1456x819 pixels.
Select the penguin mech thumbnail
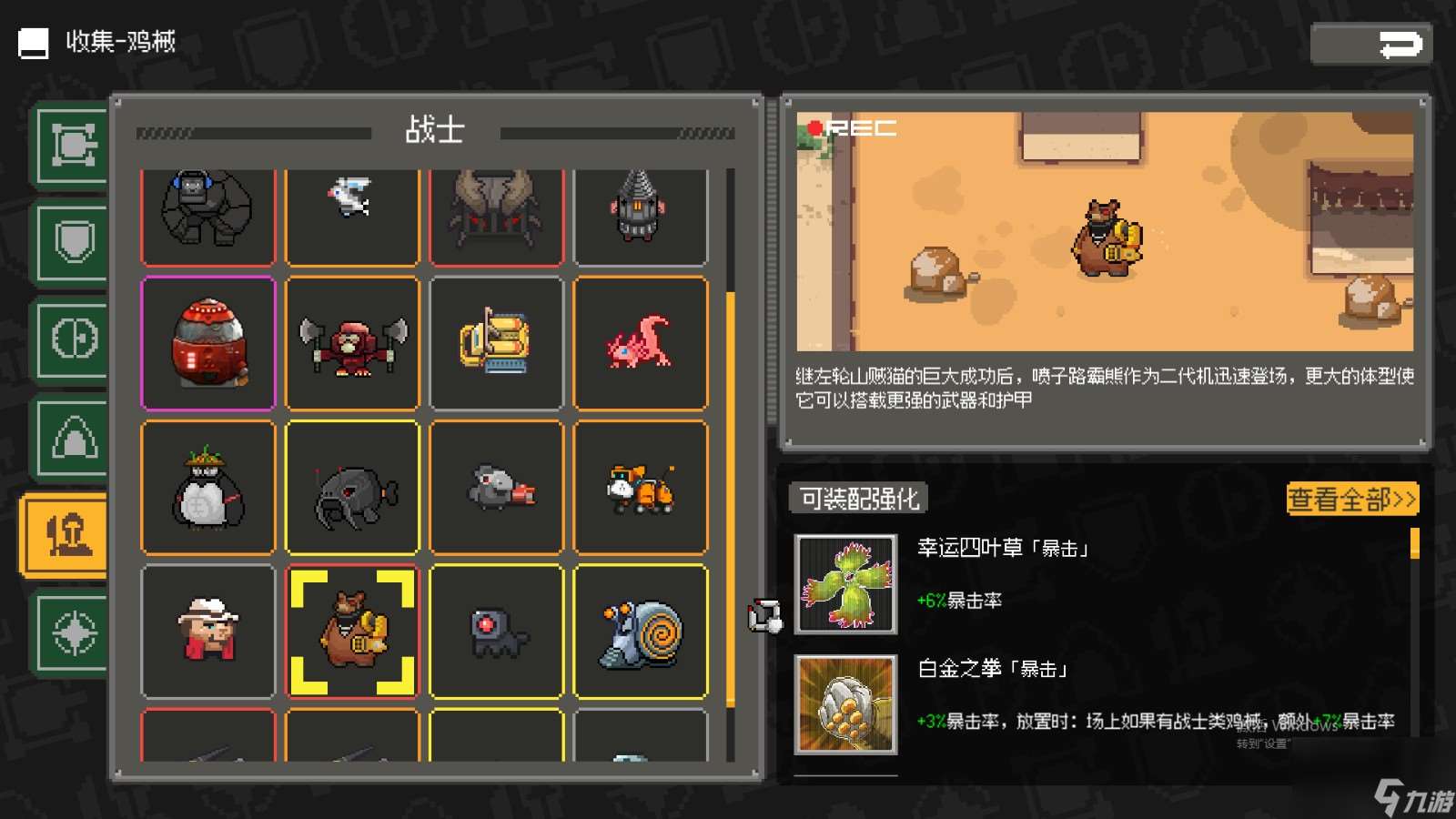[x=207, y=489]
